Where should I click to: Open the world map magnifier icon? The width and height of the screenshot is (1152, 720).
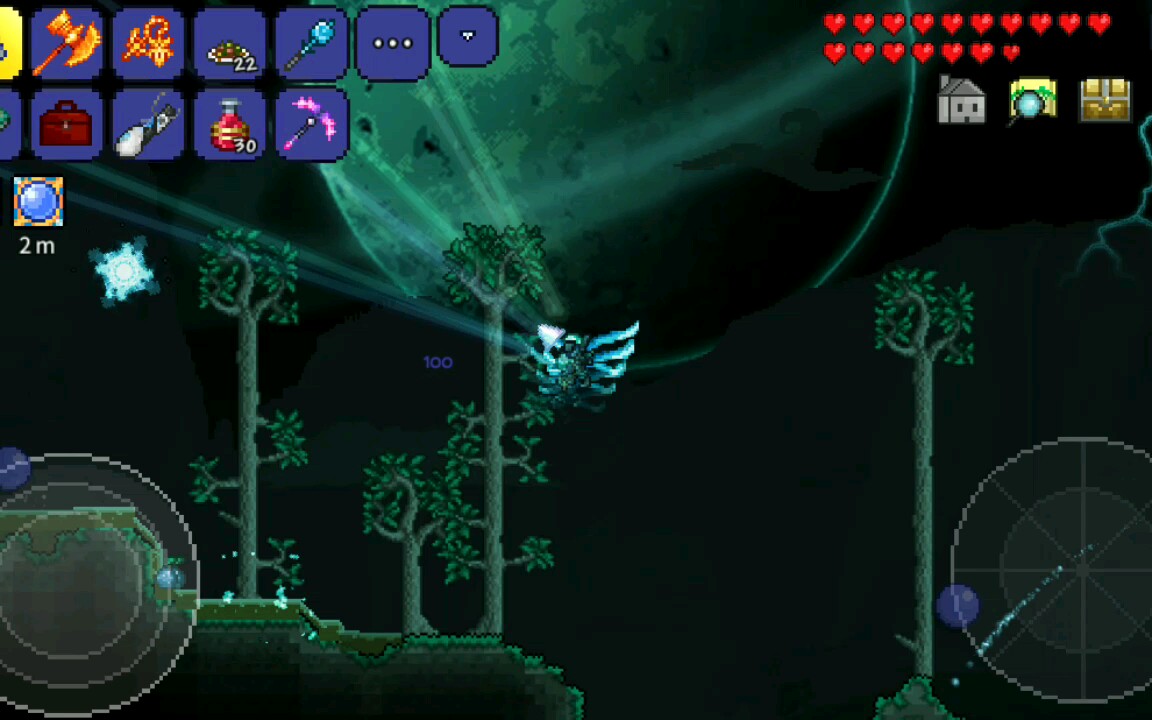click(x=1033, y=101)
